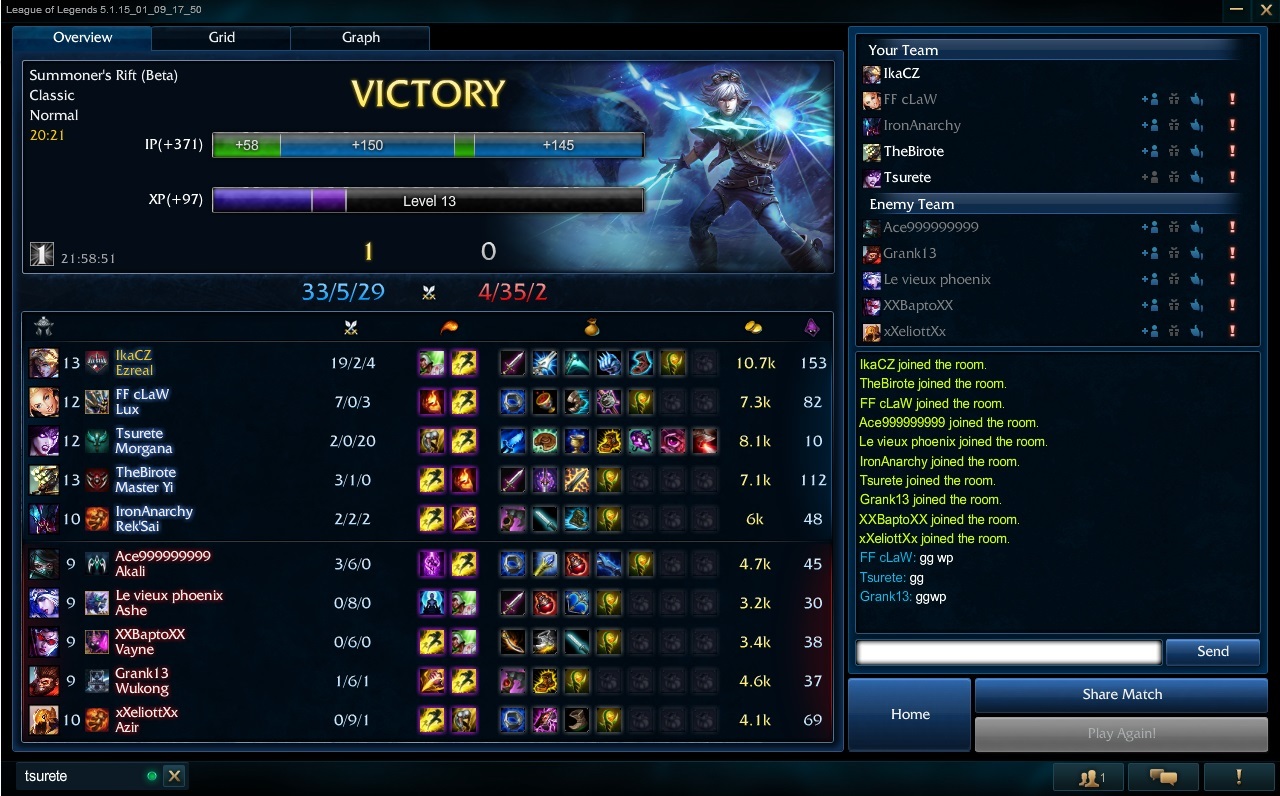Image resolution: width=1280 pixels, height=796 pixels.
Task: Send the chat message
Action: tap(1212, 651)
